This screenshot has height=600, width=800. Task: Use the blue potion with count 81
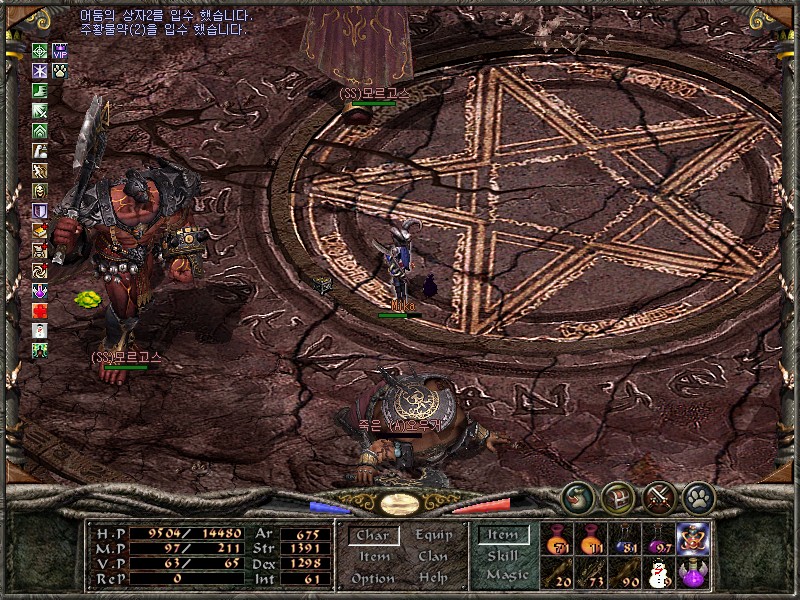click(x=625, y=540)
